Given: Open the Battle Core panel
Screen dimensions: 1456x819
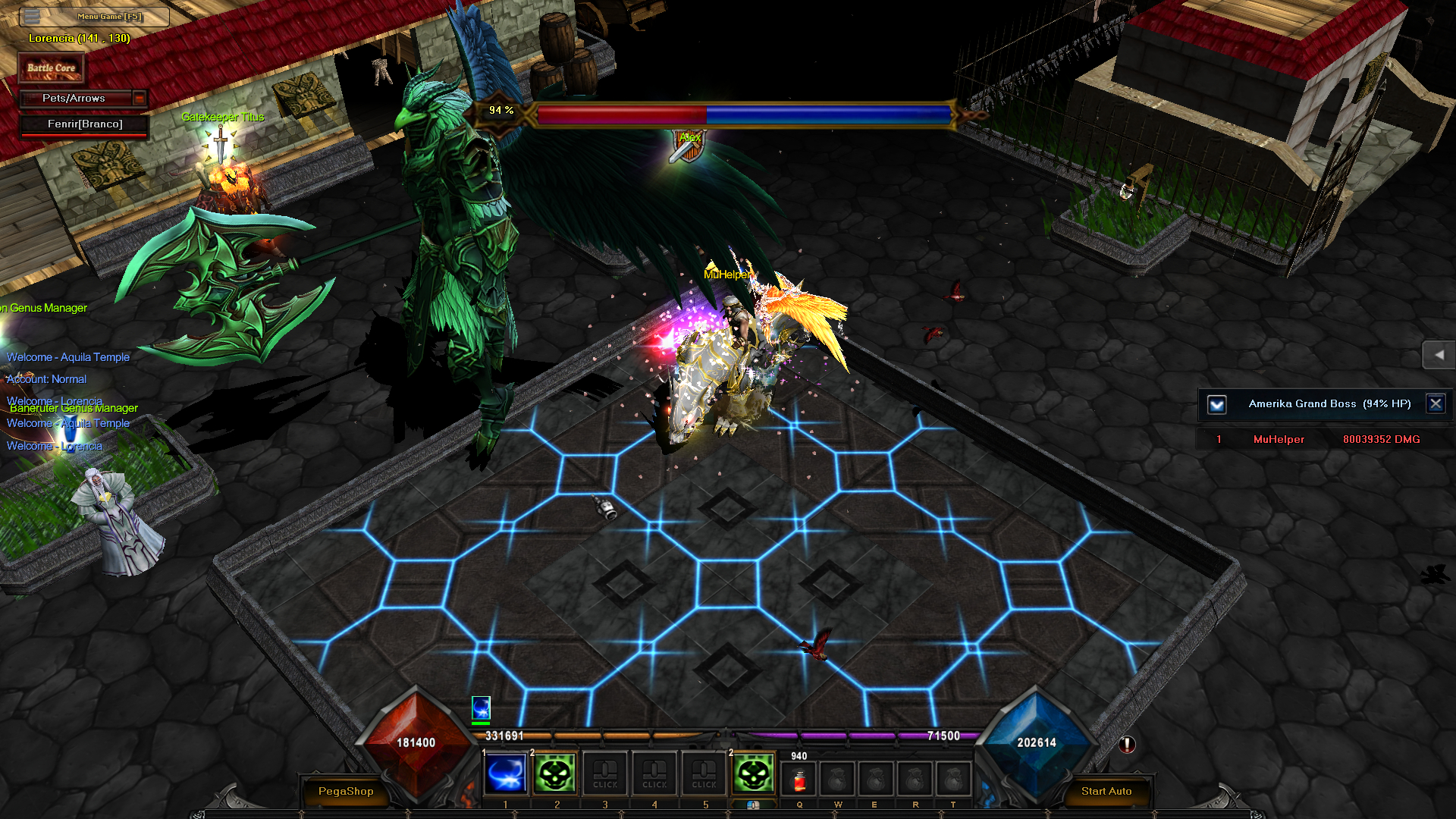Looking at the screenshot, I should (x=52, y=68).
